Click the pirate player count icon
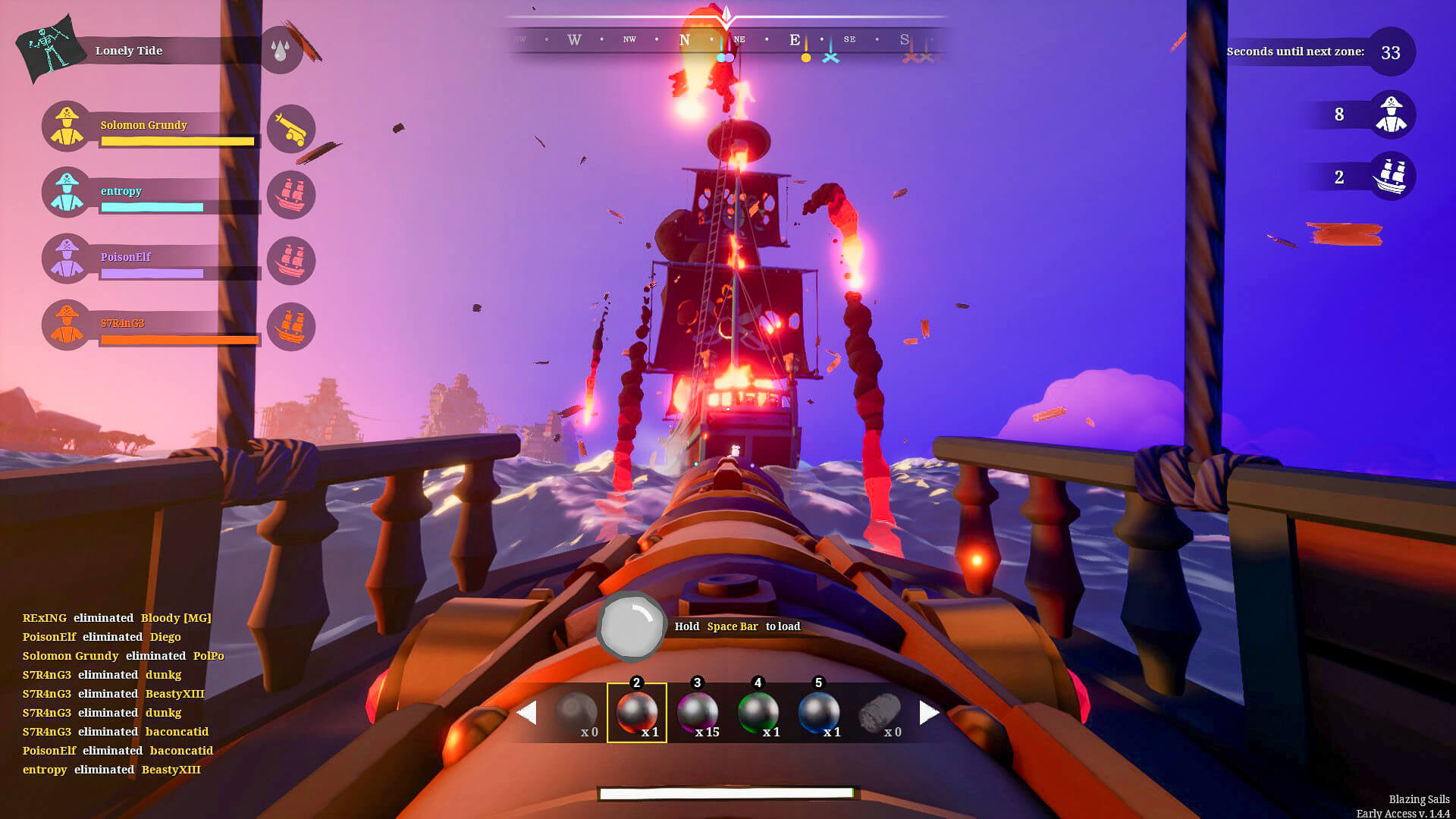 pos(1392,115)
